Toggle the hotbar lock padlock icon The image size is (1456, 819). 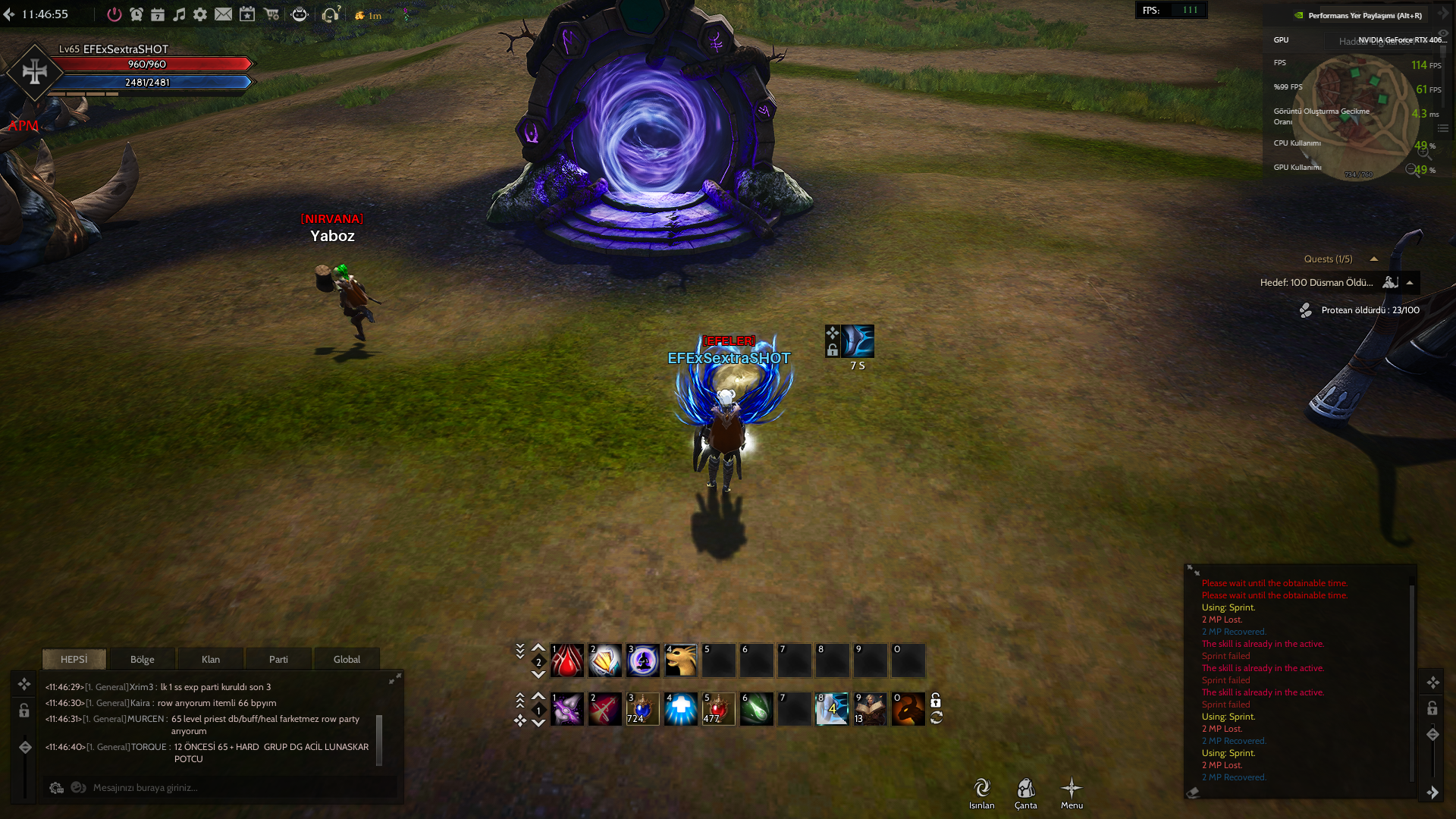(x=936, y=700)
